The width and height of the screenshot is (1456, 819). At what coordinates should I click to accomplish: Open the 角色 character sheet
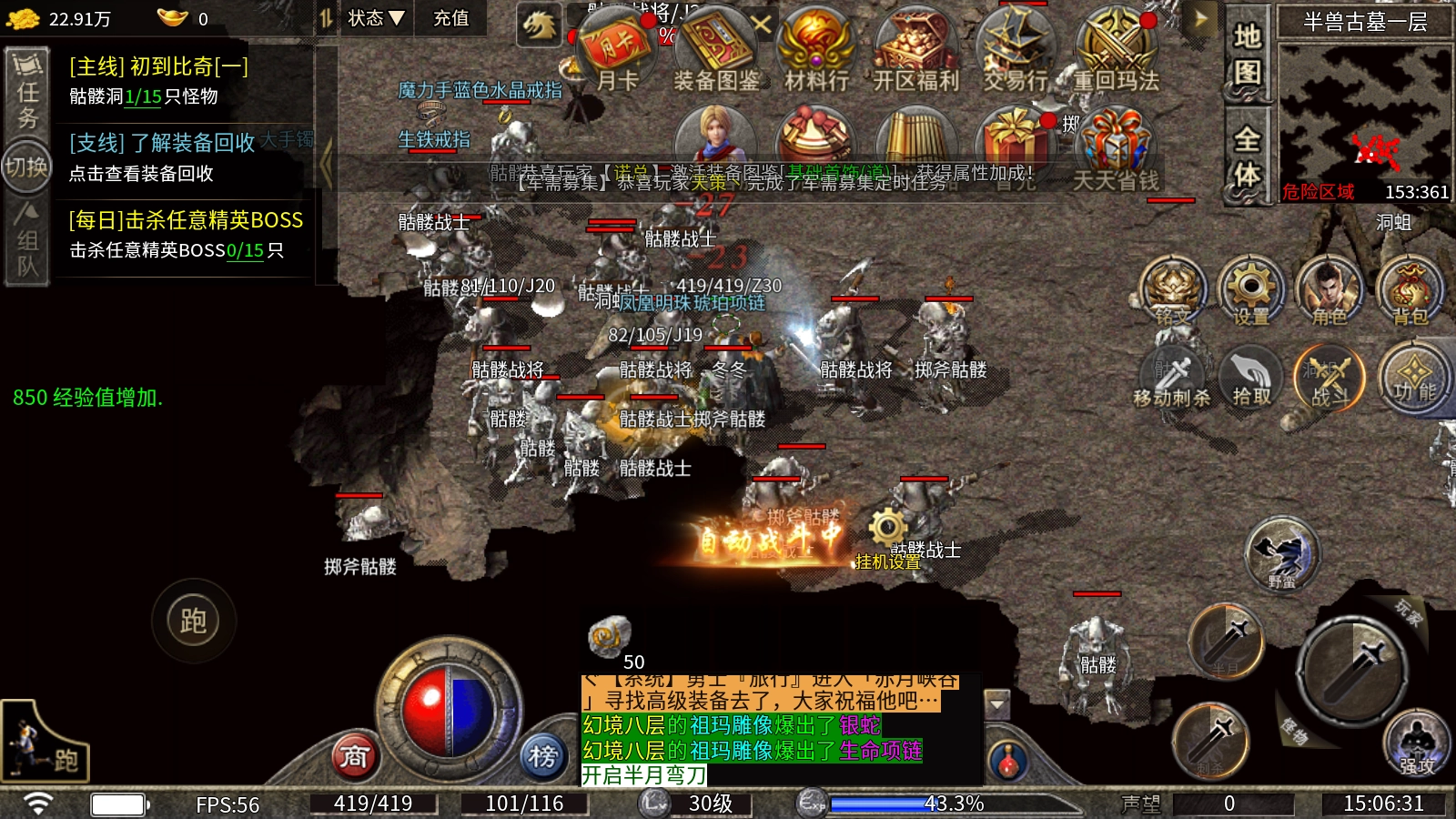(1330, 288)
